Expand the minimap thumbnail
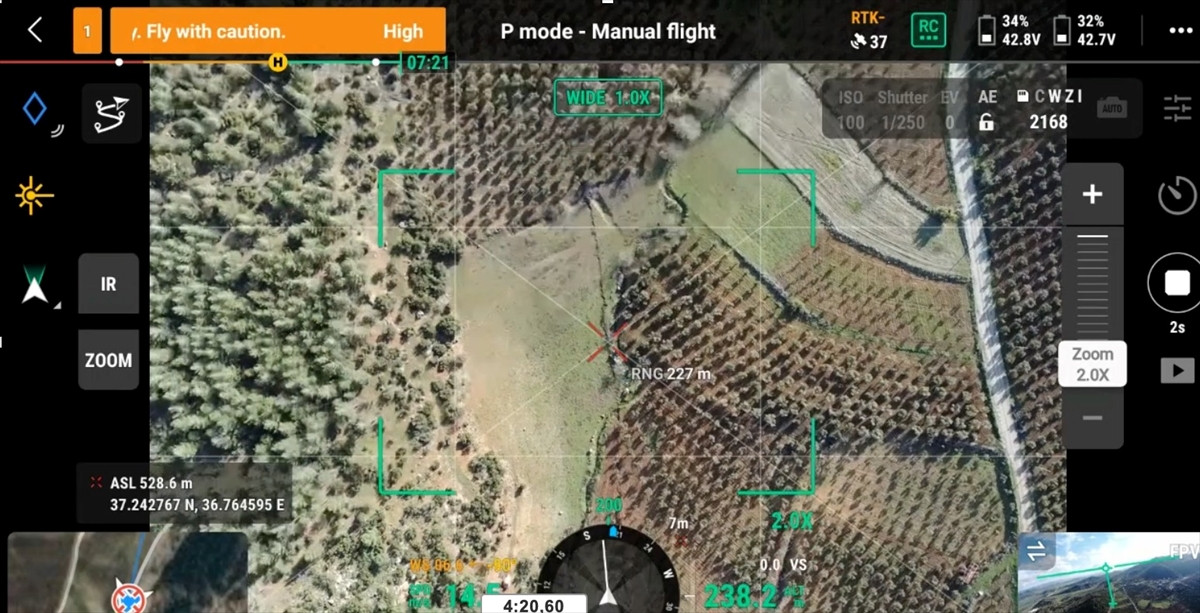This screenshot has width=1200, height=613. coord(127,573)
